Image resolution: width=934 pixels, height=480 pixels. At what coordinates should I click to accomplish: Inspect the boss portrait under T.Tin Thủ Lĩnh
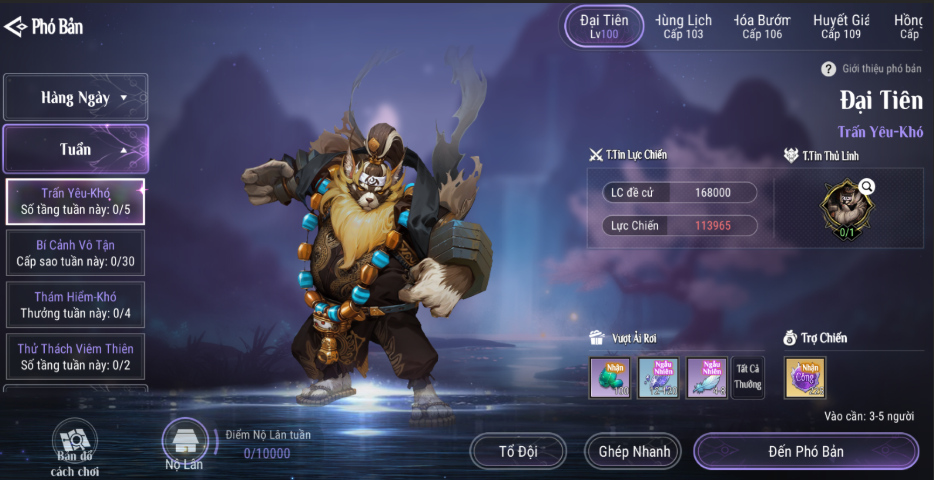coord(846,204)
